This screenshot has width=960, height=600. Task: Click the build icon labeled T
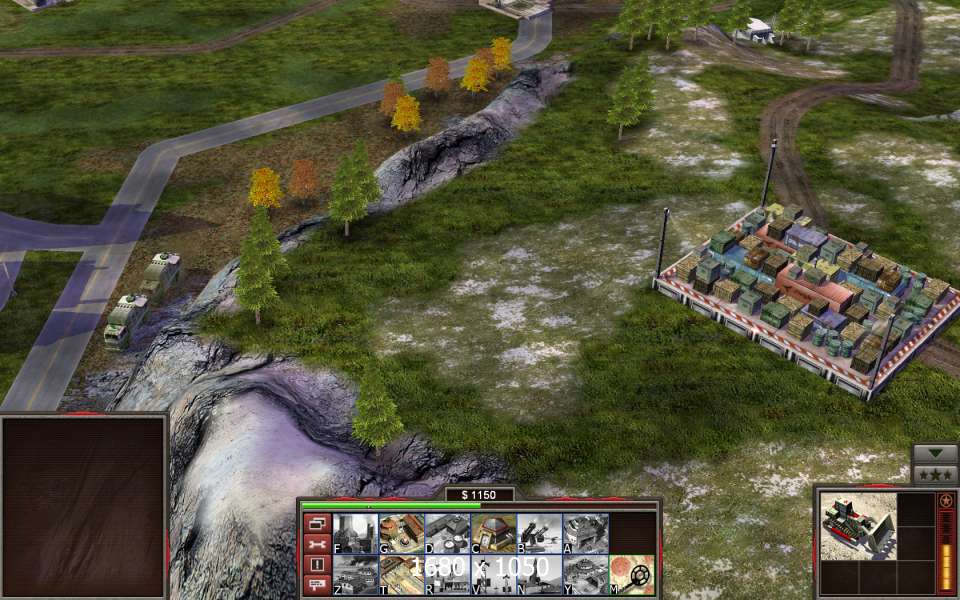[x=401, y=575]
